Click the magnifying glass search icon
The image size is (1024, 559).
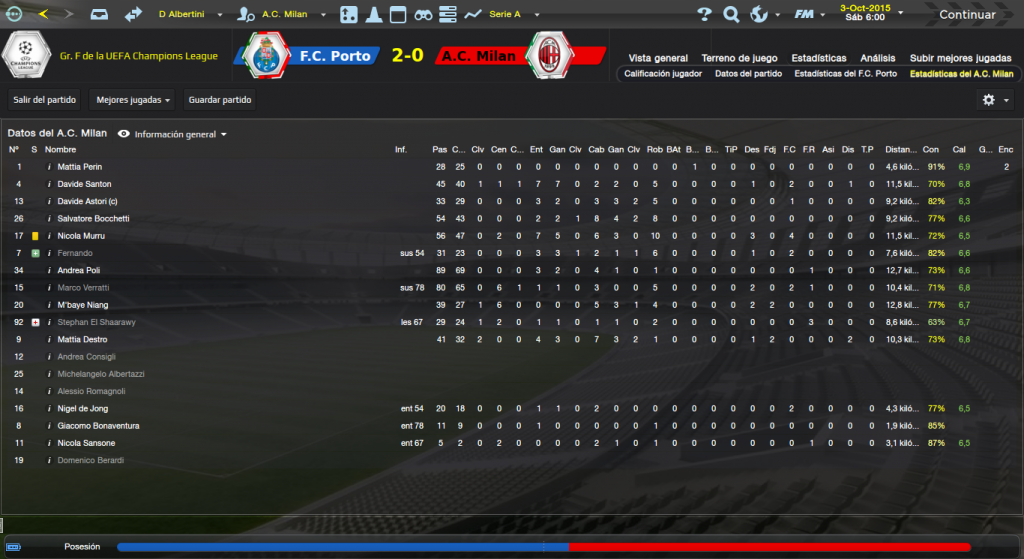(x=731, y=15)
